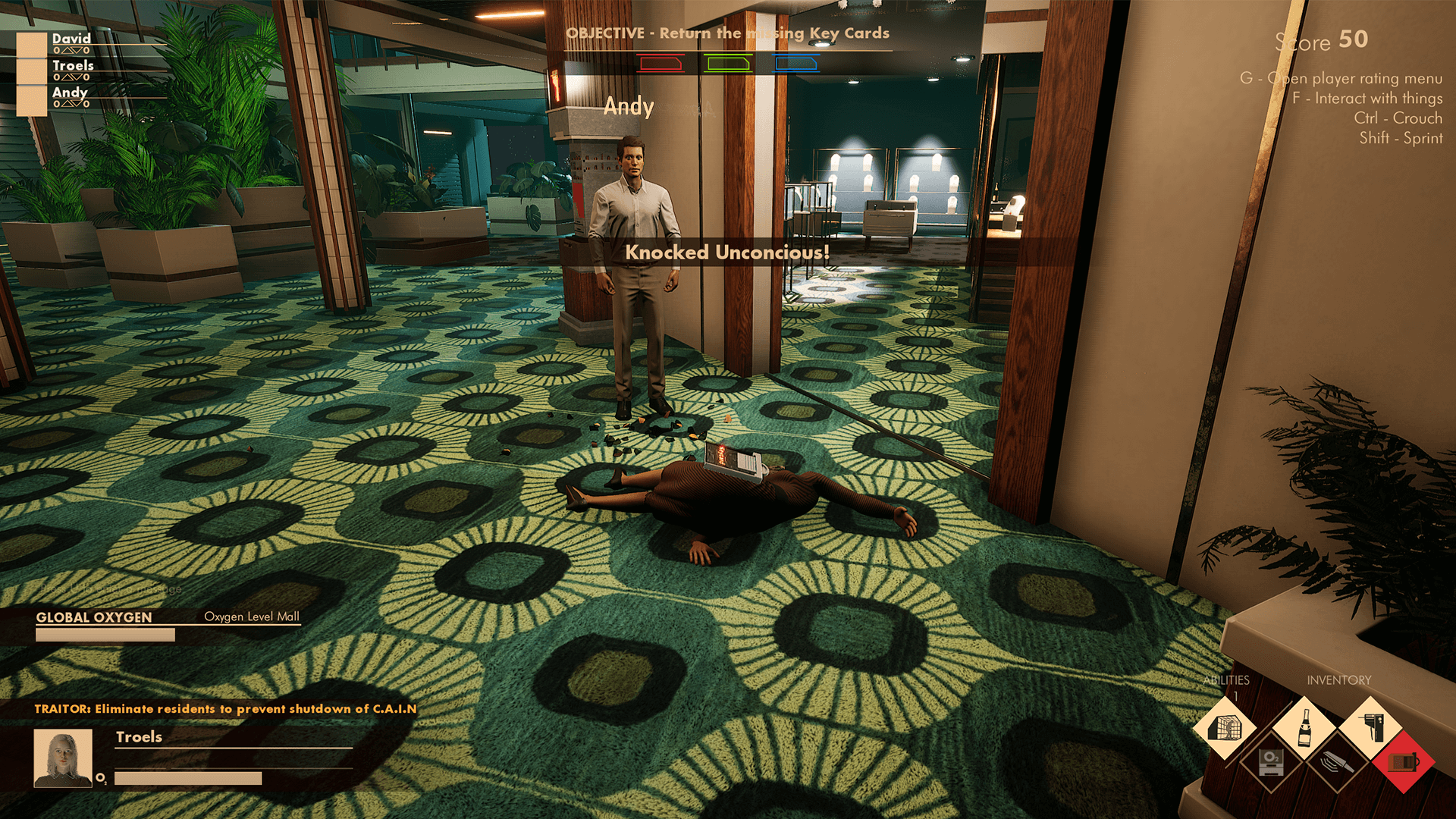This screenshot has height=819, width=1456.
Task: Expand David's player status panel
Action: pyautogui.click(x=32, y=45)
